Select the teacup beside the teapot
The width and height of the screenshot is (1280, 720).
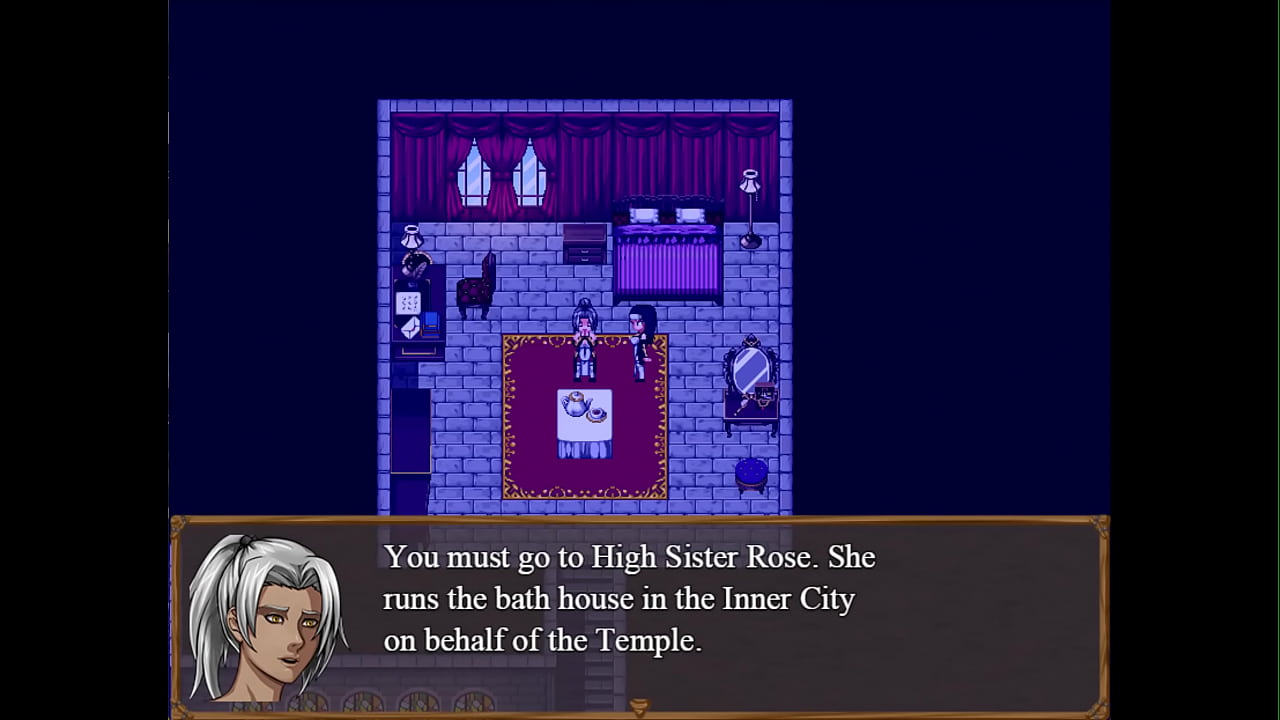pos(597,412)
